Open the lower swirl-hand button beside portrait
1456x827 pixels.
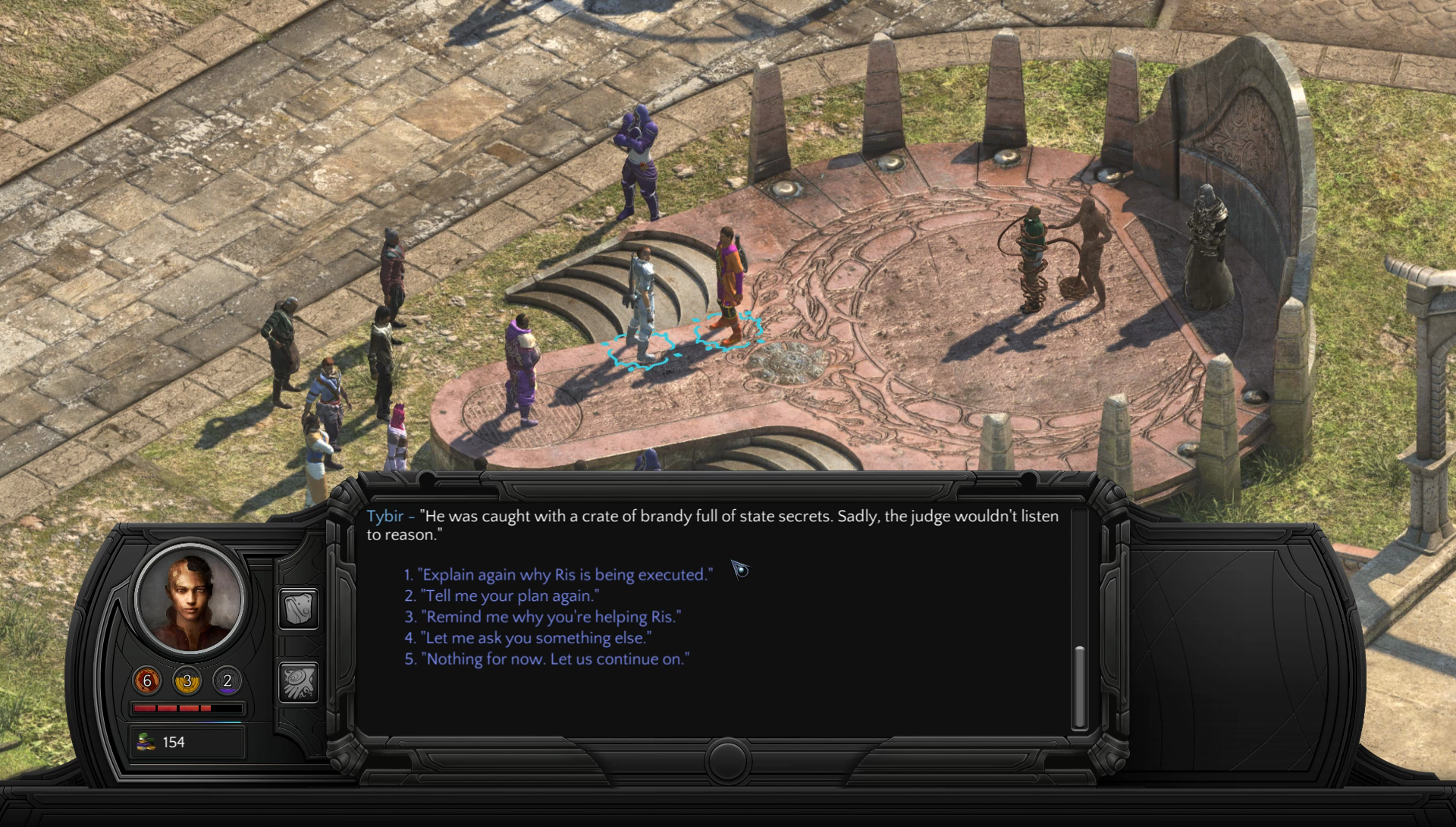pyautogui.click(x=299, y=682)
